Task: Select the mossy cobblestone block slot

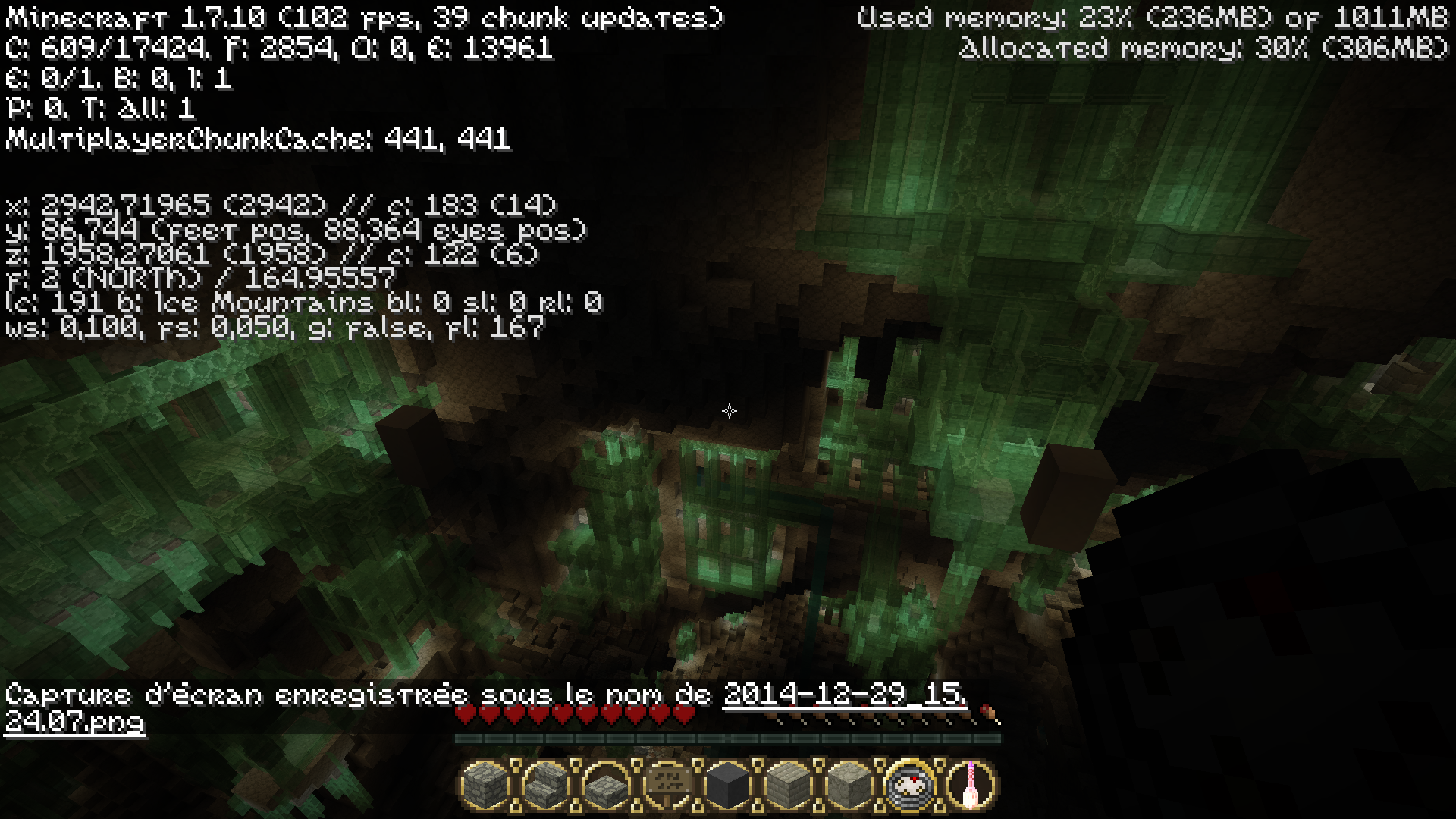Action: [x=485, y=784]
